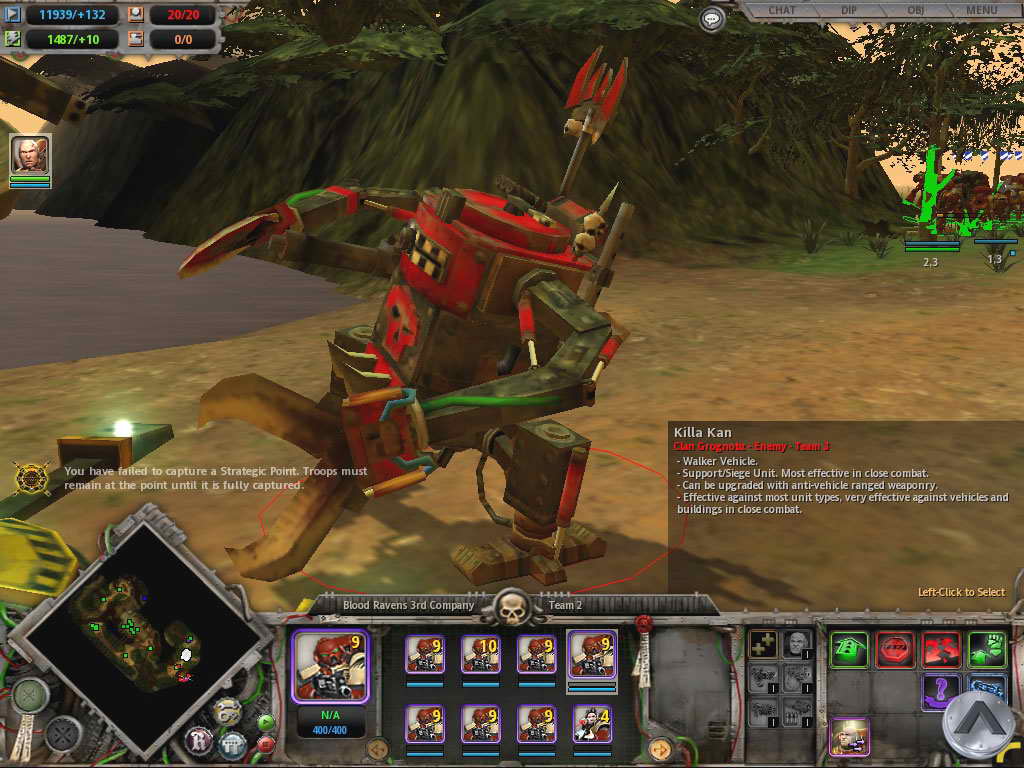1024x768 pixels.
Task: Toggle the green fist melee stance button
Action: tap(986, 650)
